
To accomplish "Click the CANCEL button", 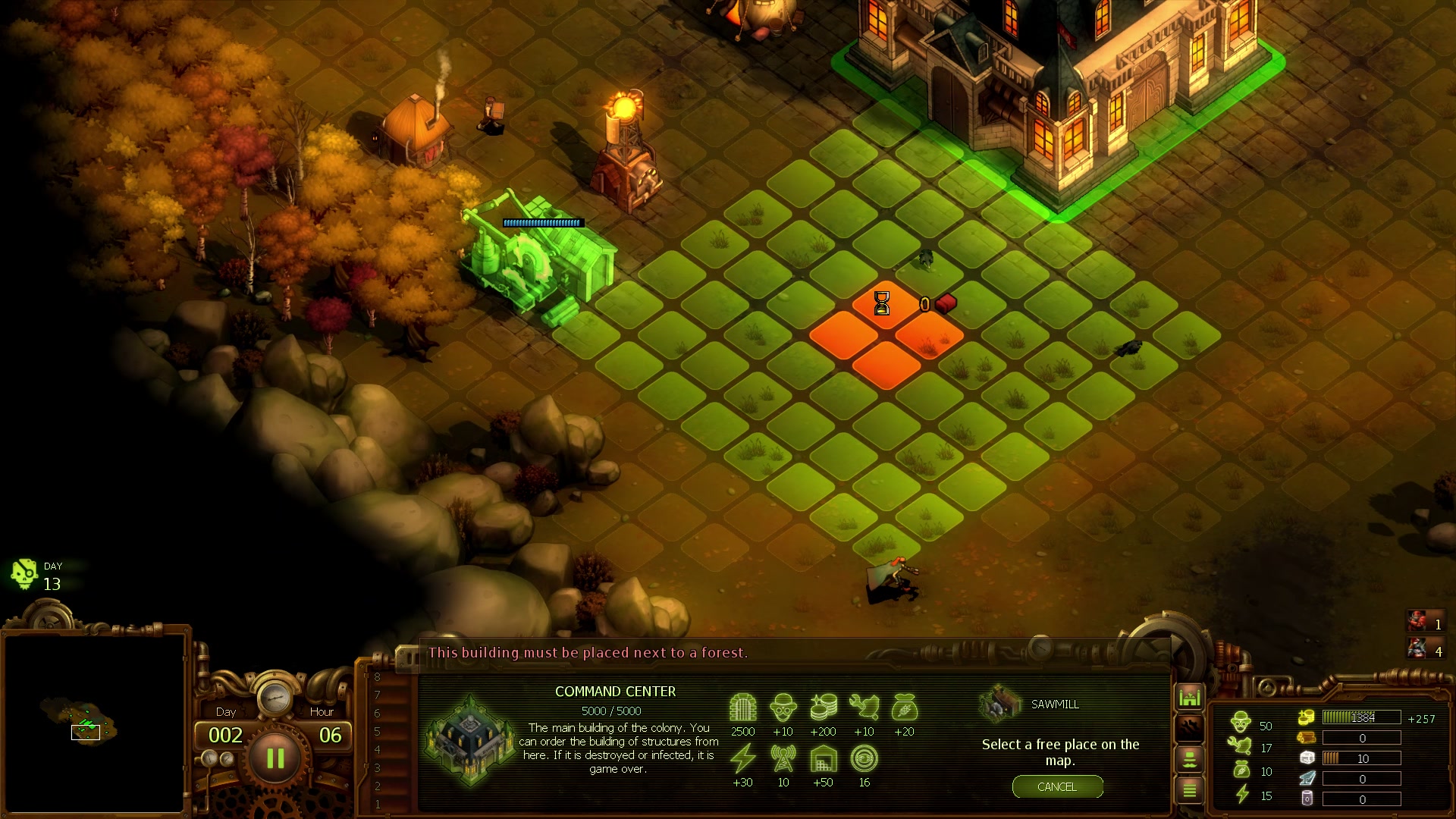I will [x=1057, y=787].
